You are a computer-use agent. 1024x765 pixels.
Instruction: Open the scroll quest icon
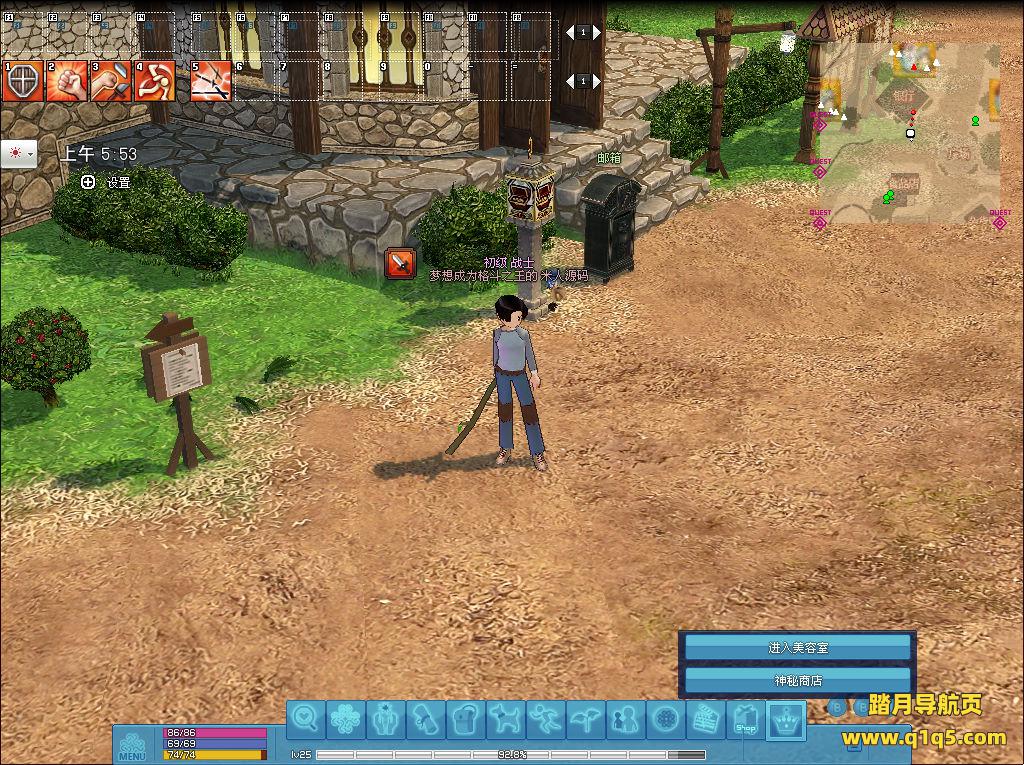427,719
